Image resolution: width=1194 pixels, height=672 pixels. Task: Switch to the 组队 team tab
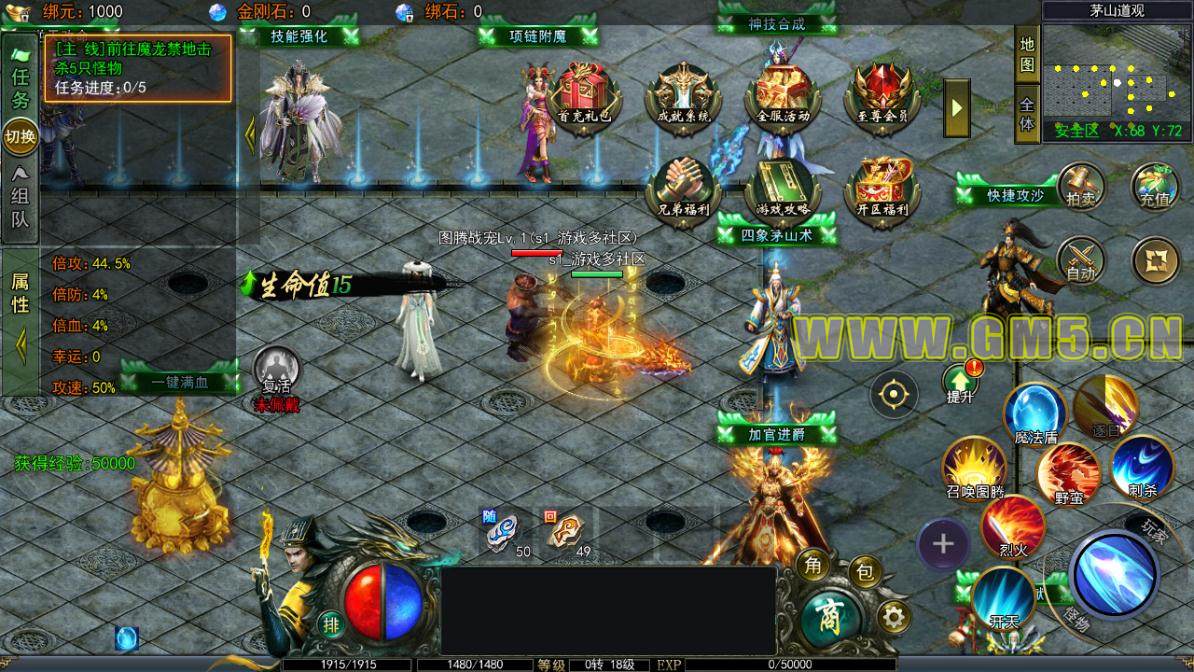[20, 207]
